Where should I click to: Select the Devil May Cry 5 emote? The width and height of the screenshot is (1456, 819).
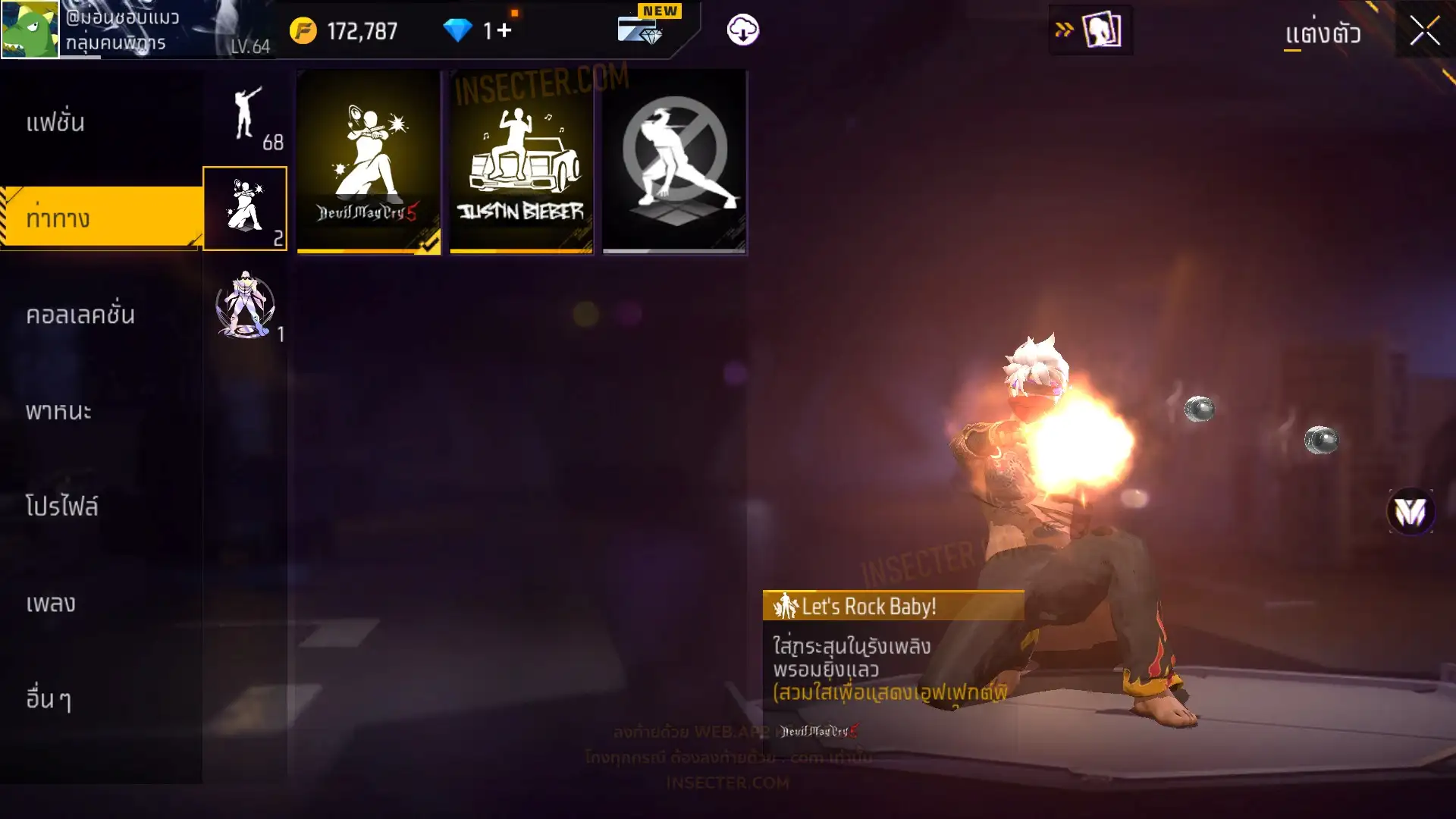pyautogui.click(x=369, y=162)
